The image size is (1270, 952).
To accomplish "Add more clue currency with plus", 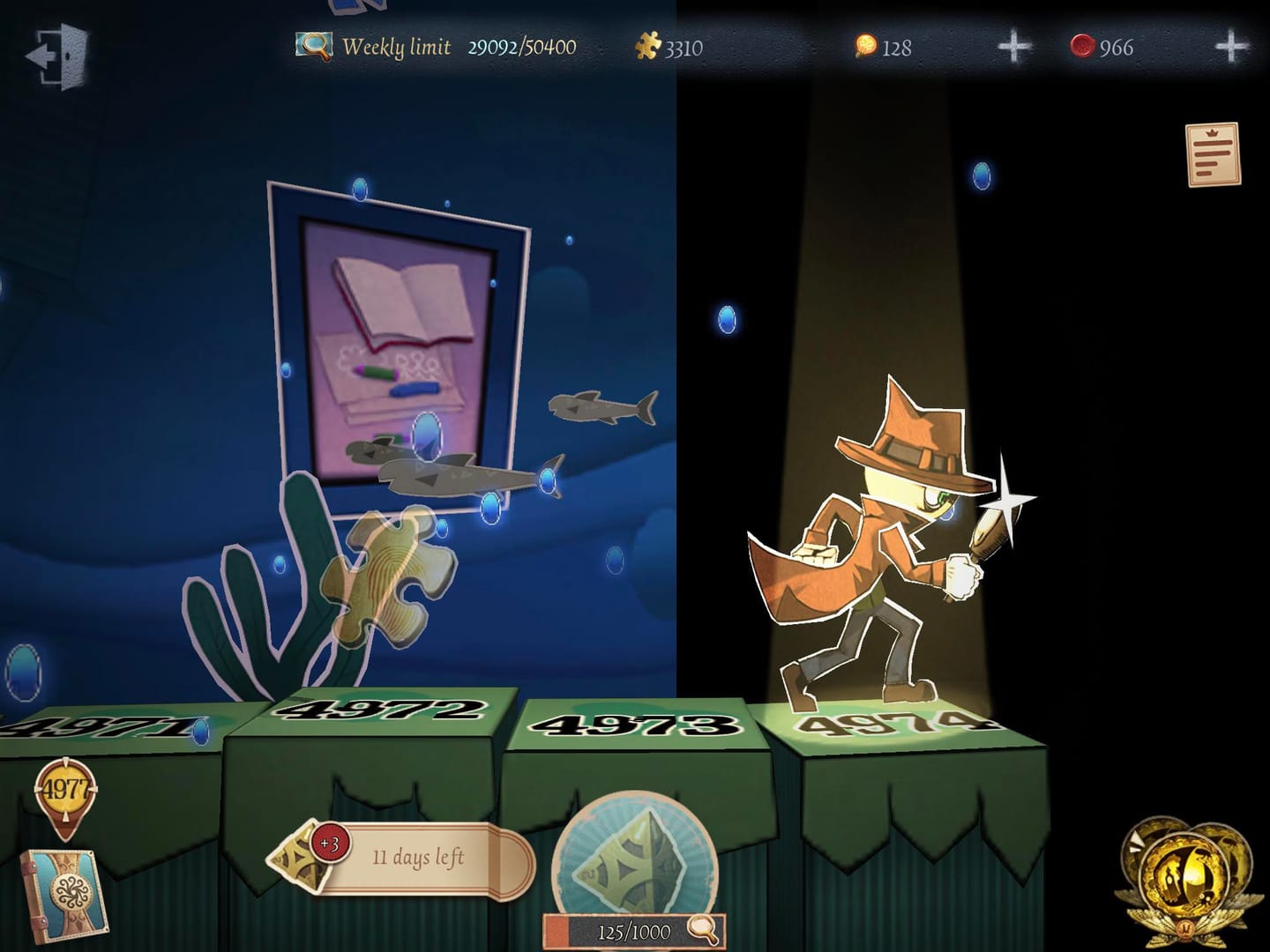I will pyautogui.click(x=1013, y=47).
